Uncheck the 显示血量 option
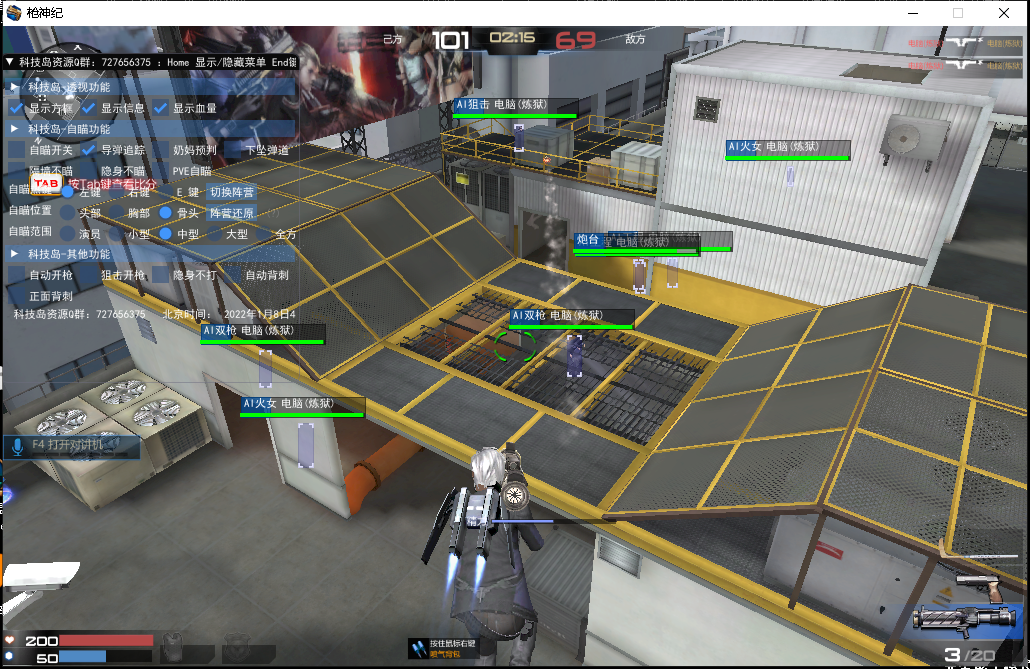Screen dimensions: 1030x669 [x=161, y=108]
